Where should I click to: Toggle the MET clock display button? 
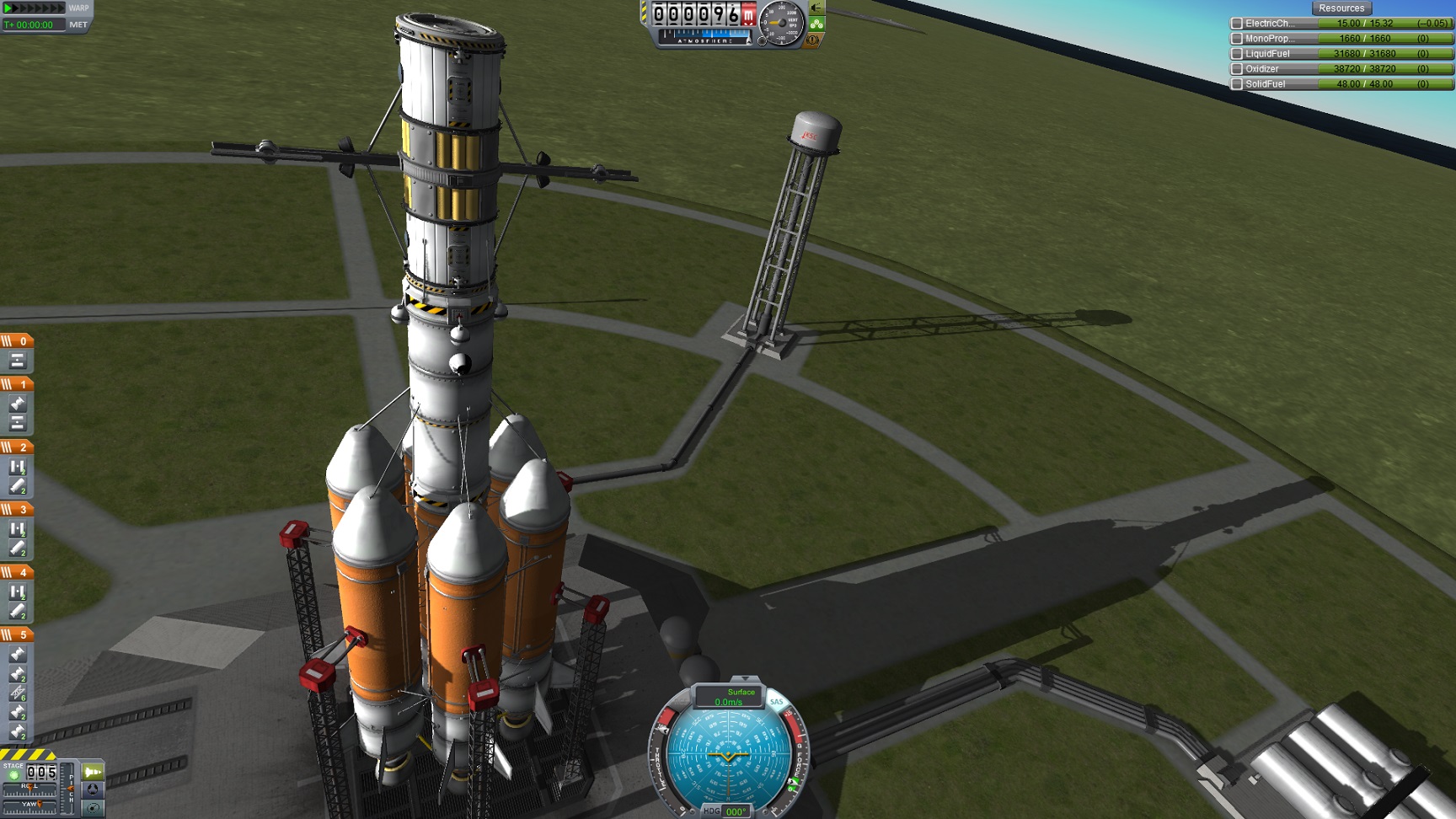(x=78, y=25)
